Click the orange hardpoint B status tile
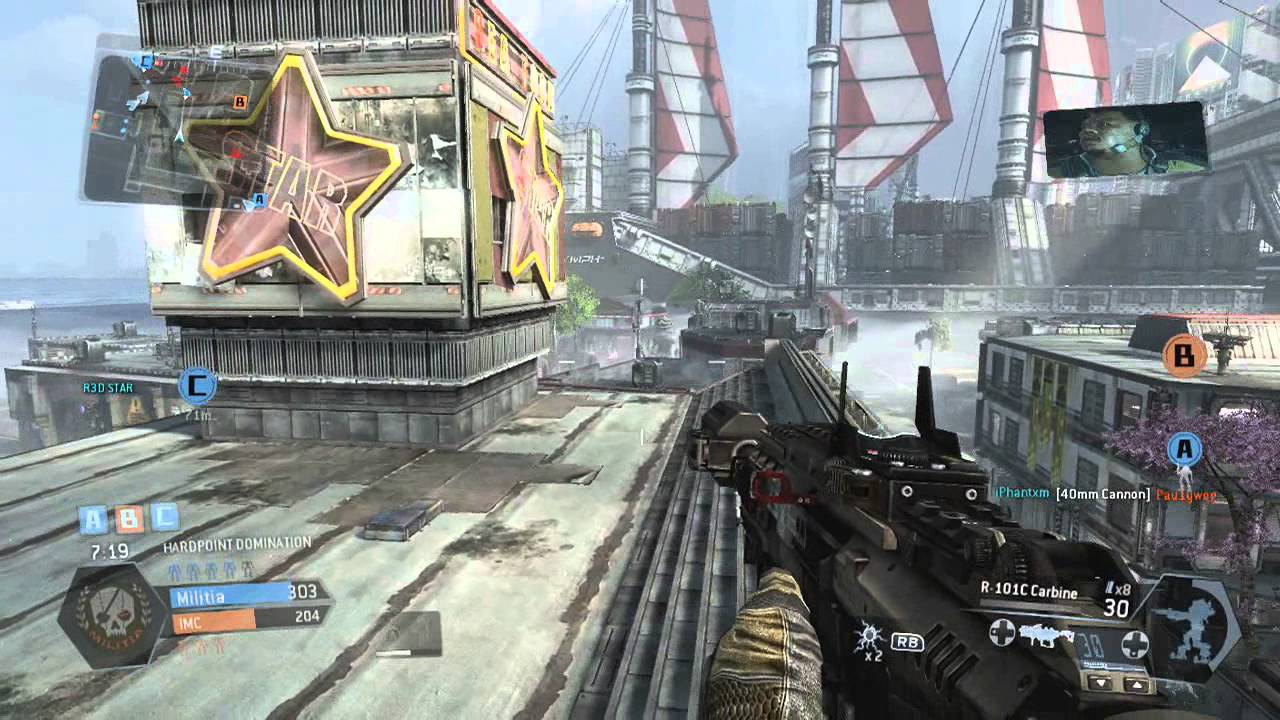Image resolution: width=1280 pixels, height=720 pixels. point(129,520)
